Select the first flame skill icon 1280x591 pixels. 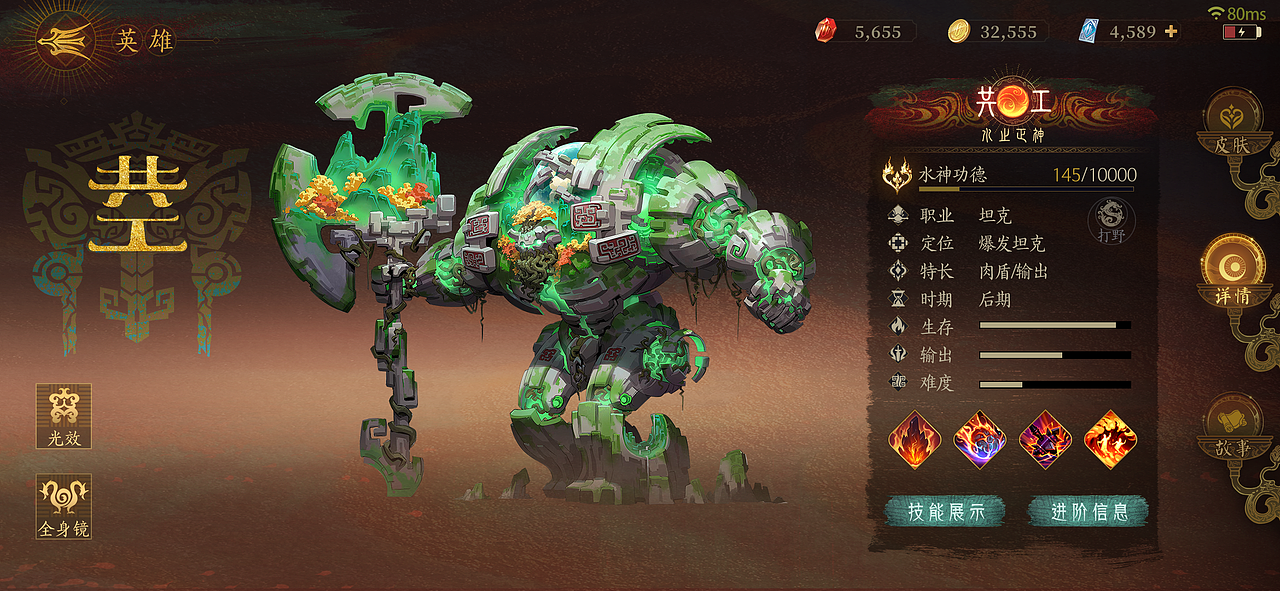tap(914, 439)
